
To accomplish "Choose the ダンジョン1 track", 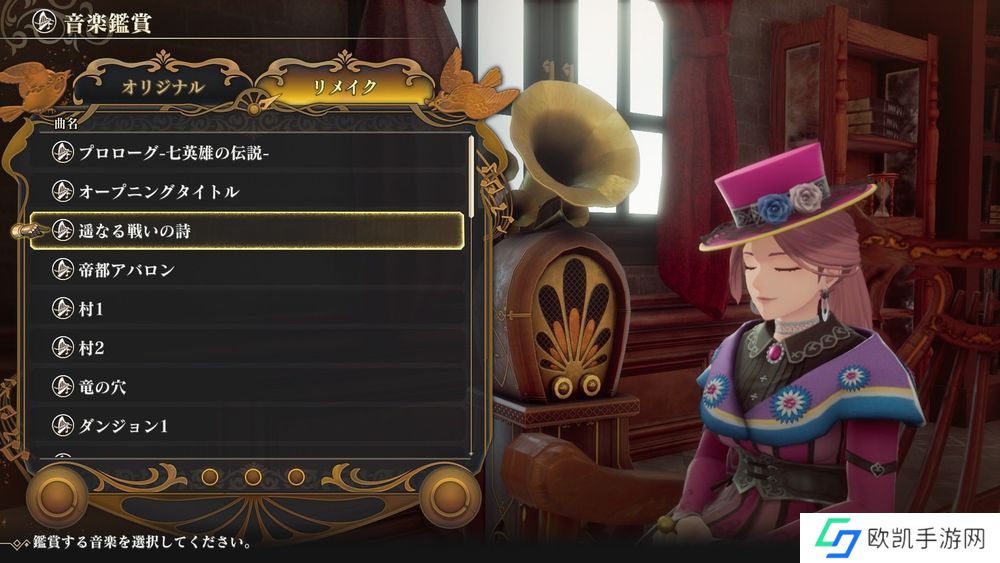I will pos(248,426).
